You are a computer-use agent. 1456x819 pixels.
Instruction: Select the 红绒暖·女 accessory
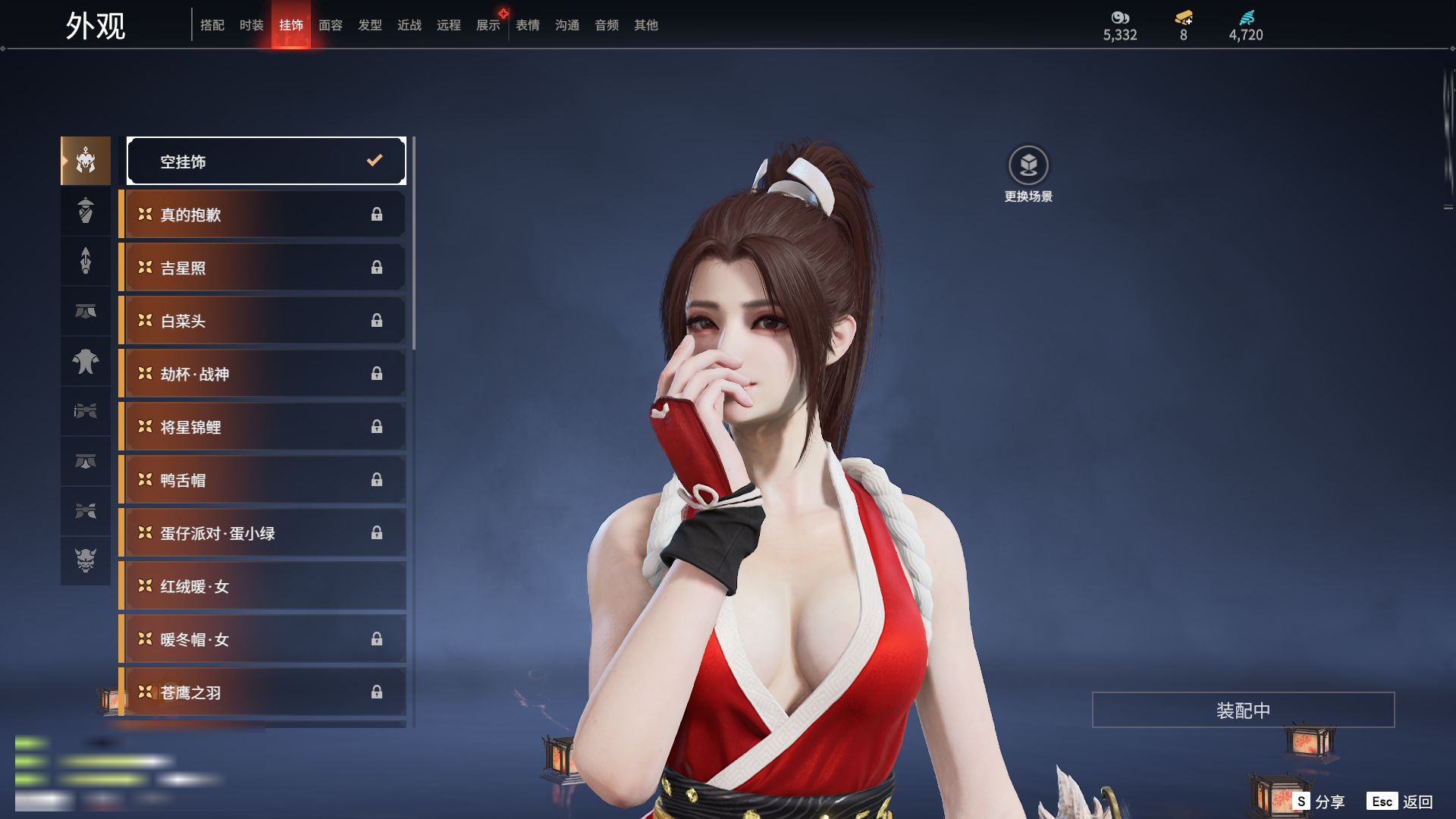pyautogui.click(x=262, y=586)
